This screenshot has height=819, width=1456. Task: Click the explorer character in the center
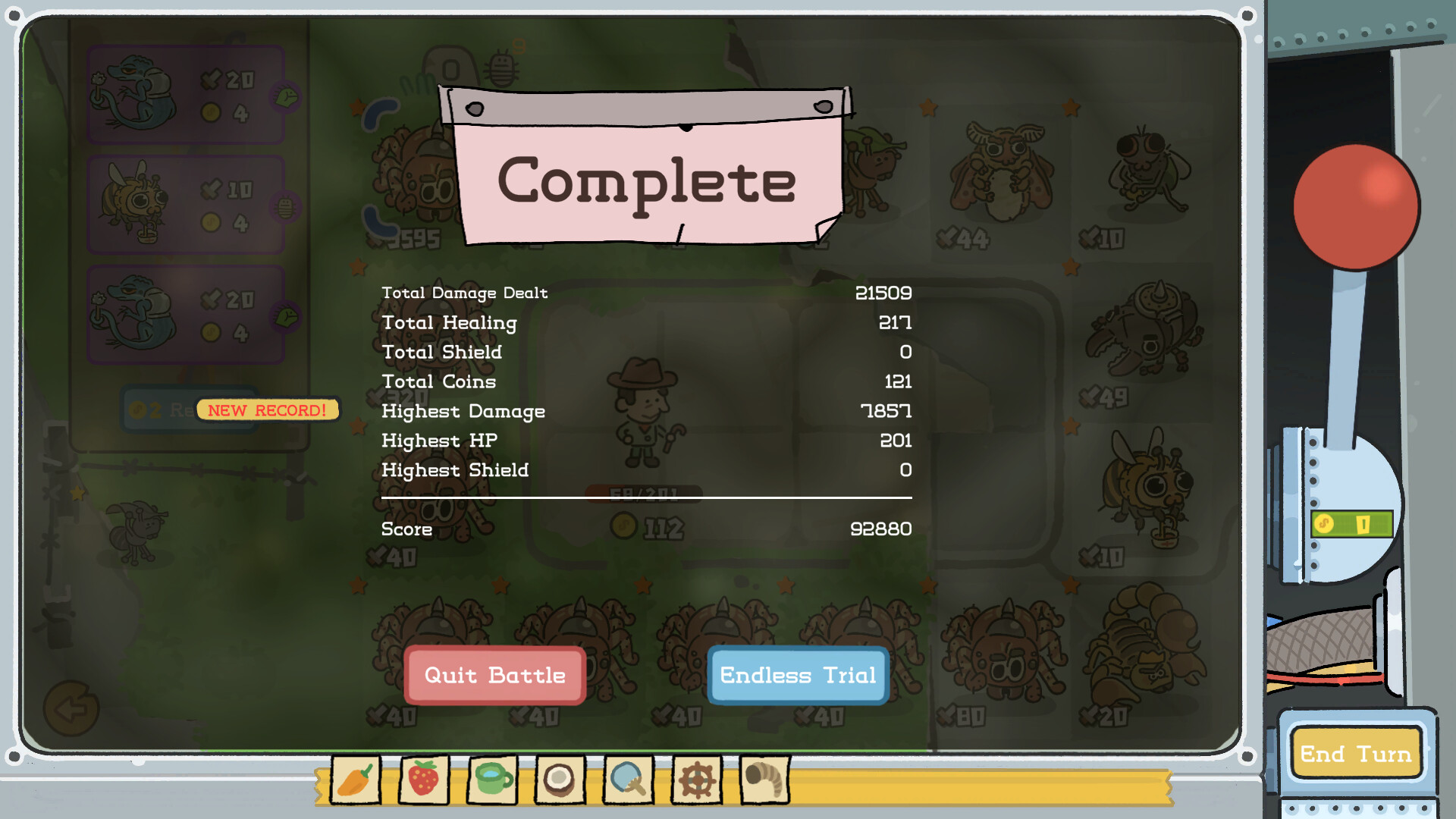[643, 409]
